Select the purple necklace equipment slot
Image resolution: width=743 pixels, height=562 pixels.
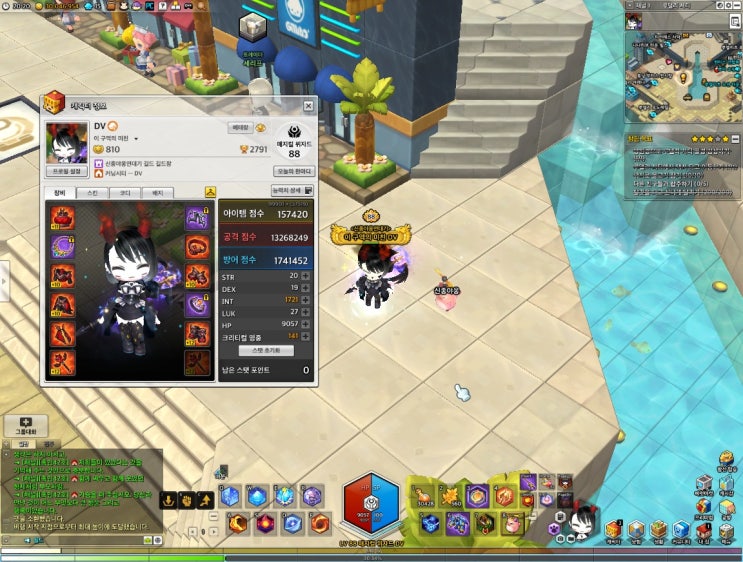[63, 245]
